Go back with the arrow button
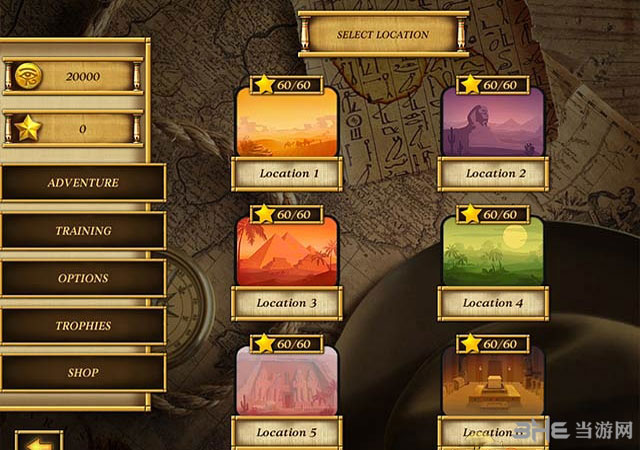This screenshot has height=450, width=640. point(38,441)
